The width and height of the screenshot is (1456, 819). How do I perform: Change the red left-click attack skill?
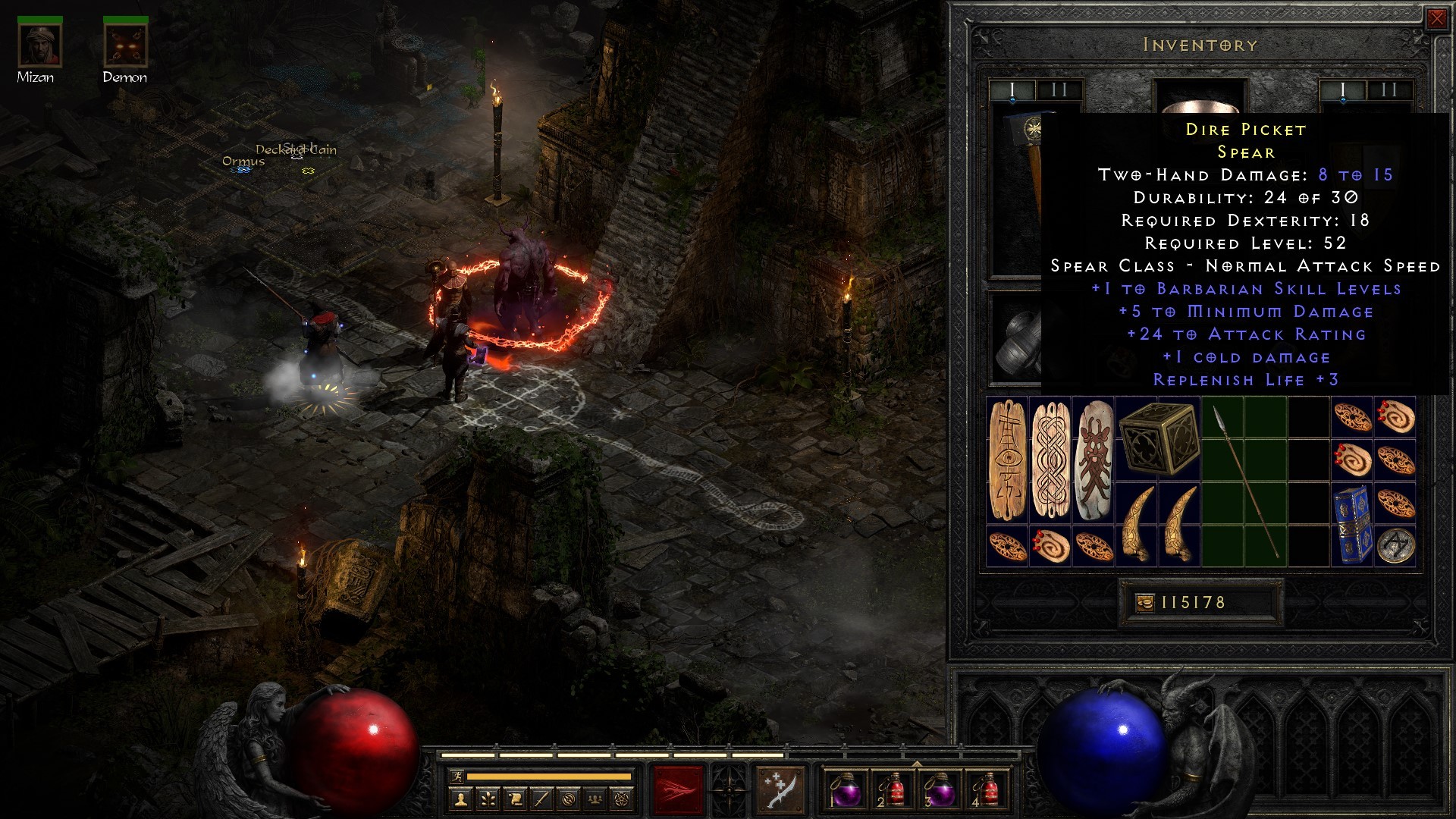tap(678, 790)
